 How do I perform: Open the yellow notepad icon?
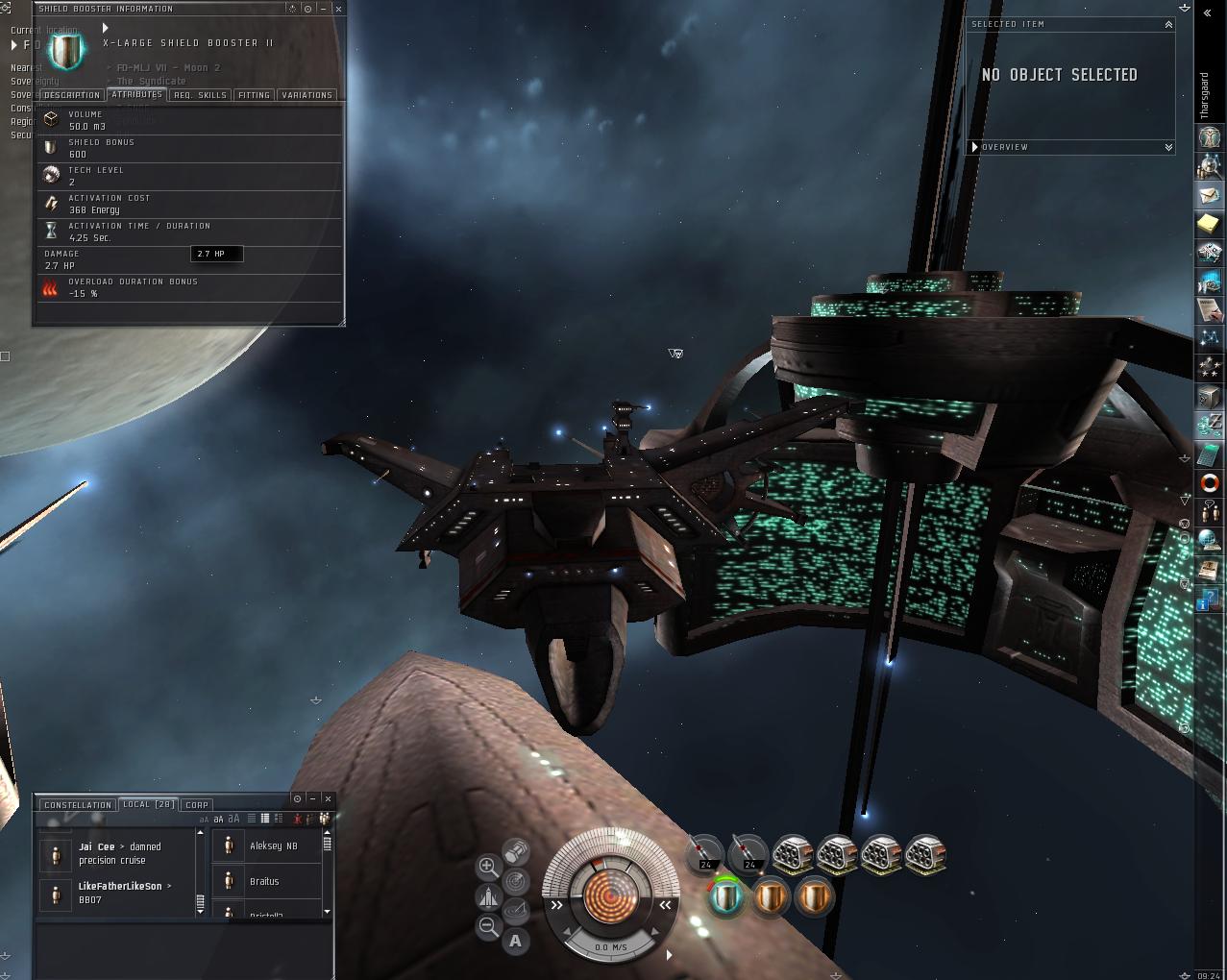[1209, 224]
